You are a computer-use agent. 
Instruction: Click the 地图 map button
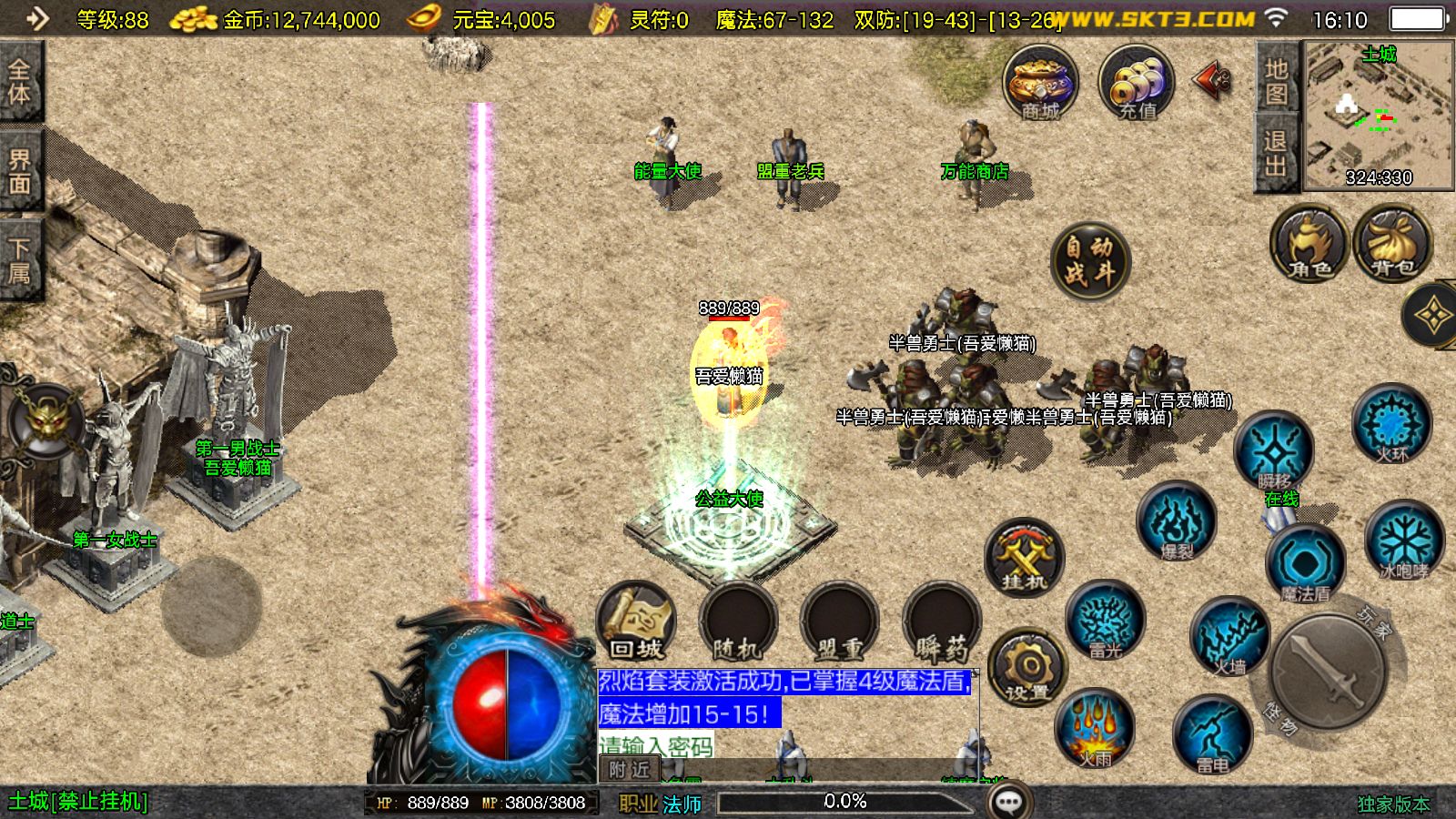(x=1276, y=80)
